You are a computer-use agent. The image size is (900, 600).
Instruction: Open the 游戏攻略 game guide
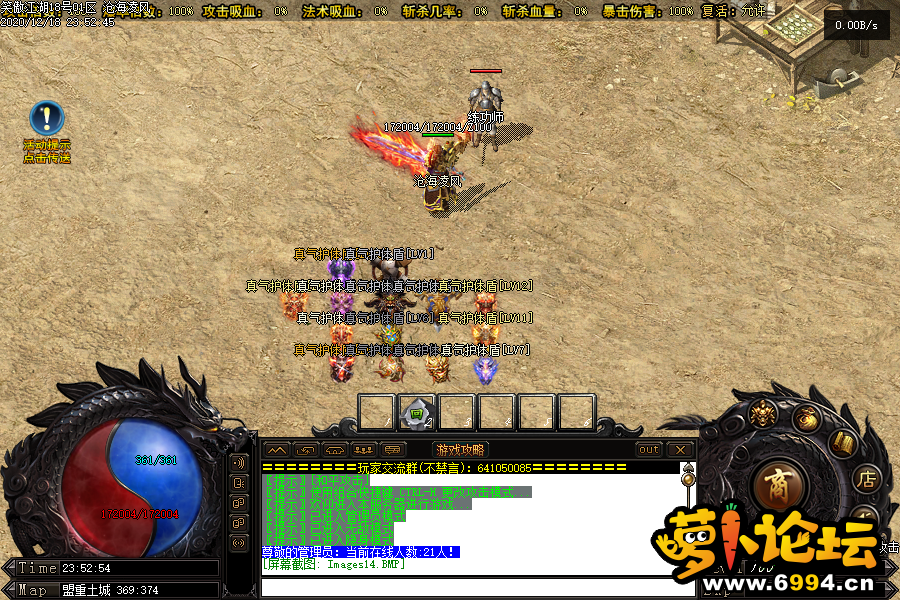(x=460, y=450)
